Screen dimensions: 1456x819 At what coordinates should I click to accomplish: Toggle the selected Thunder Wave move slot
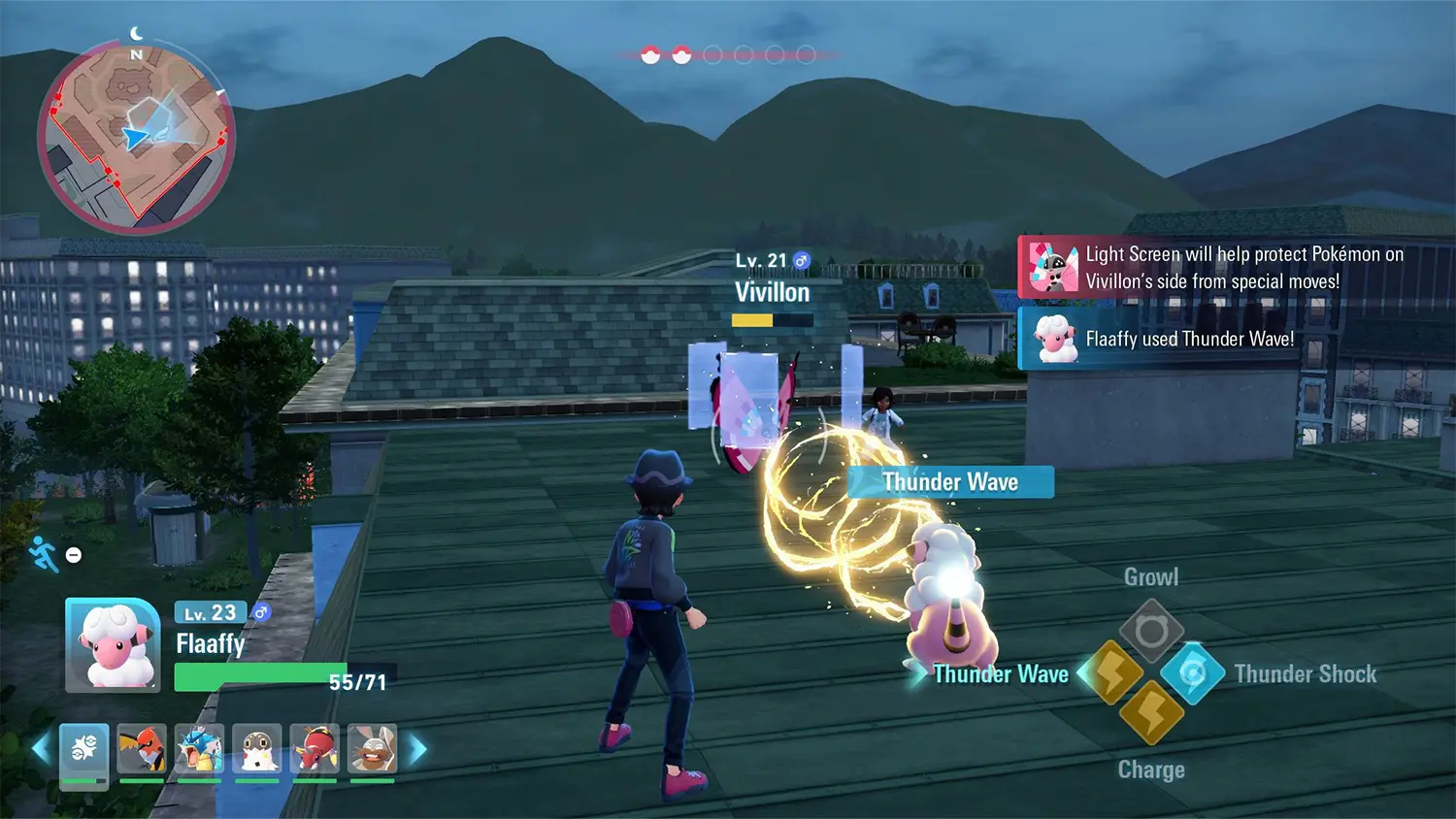(1116, 673)
